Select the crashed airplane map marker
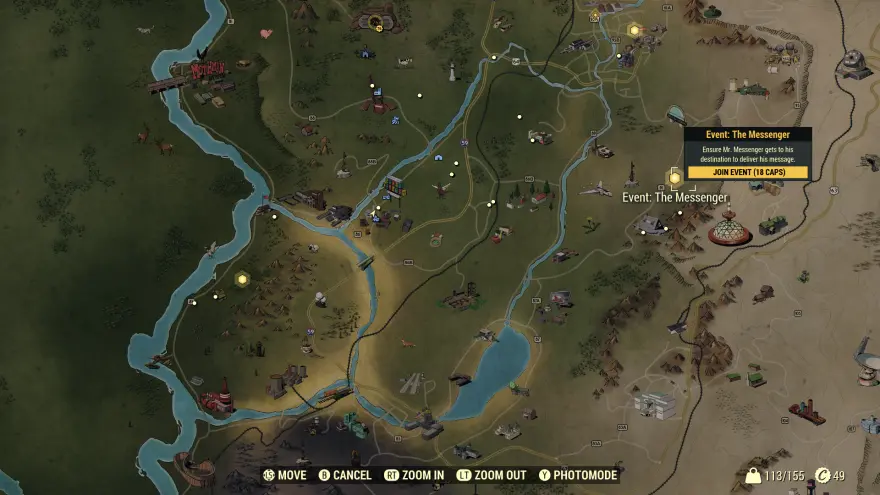The height and width of the screenshot is (495, 880). [595, 188]
